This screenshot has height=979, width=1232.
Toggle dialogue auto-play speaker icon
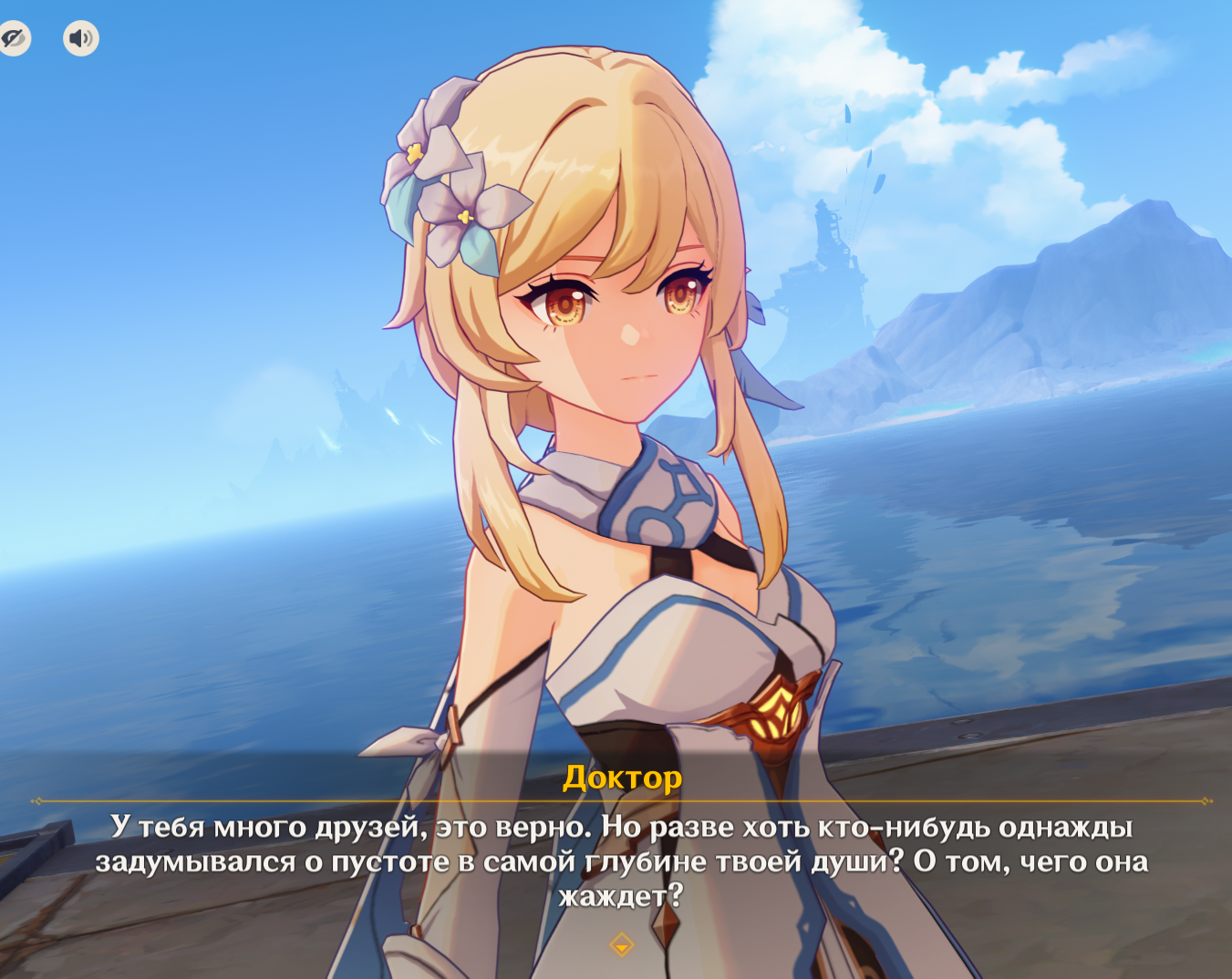pos(81,38)
